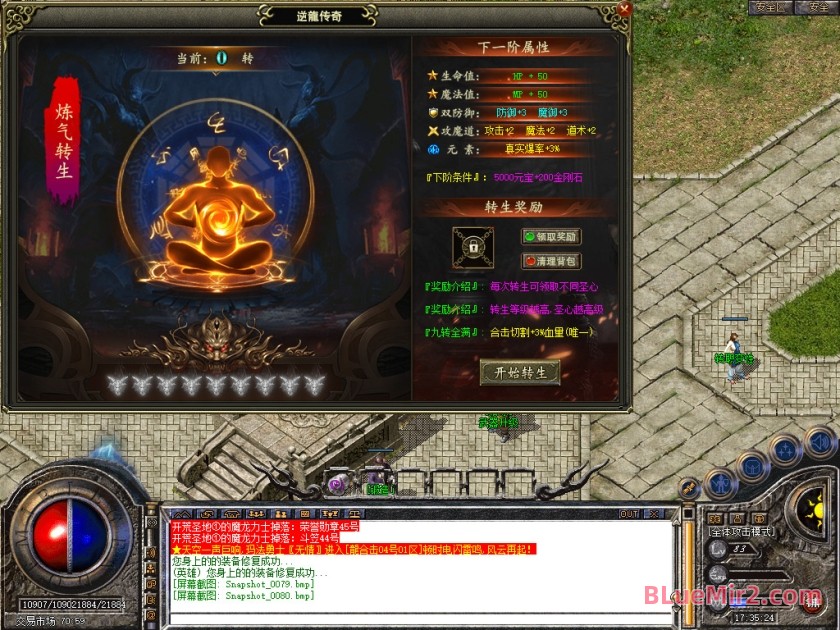Click the small crossed-tools icon by the chat
This screenshot has width=840, height=630.
pyautogui.click(x=689, y=487)
